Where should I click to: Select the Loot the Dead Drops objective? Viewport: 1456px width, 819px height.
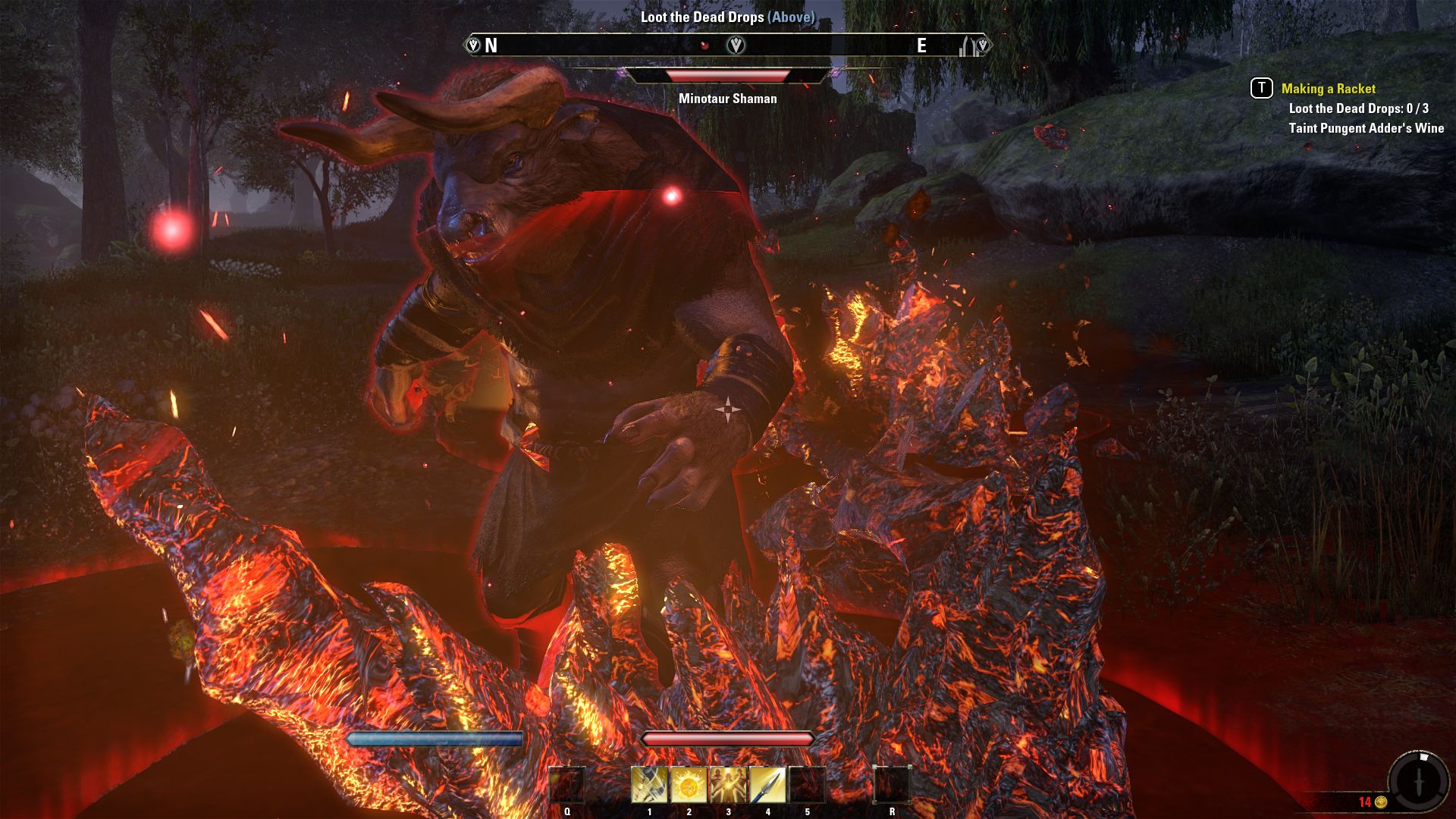1358,108
